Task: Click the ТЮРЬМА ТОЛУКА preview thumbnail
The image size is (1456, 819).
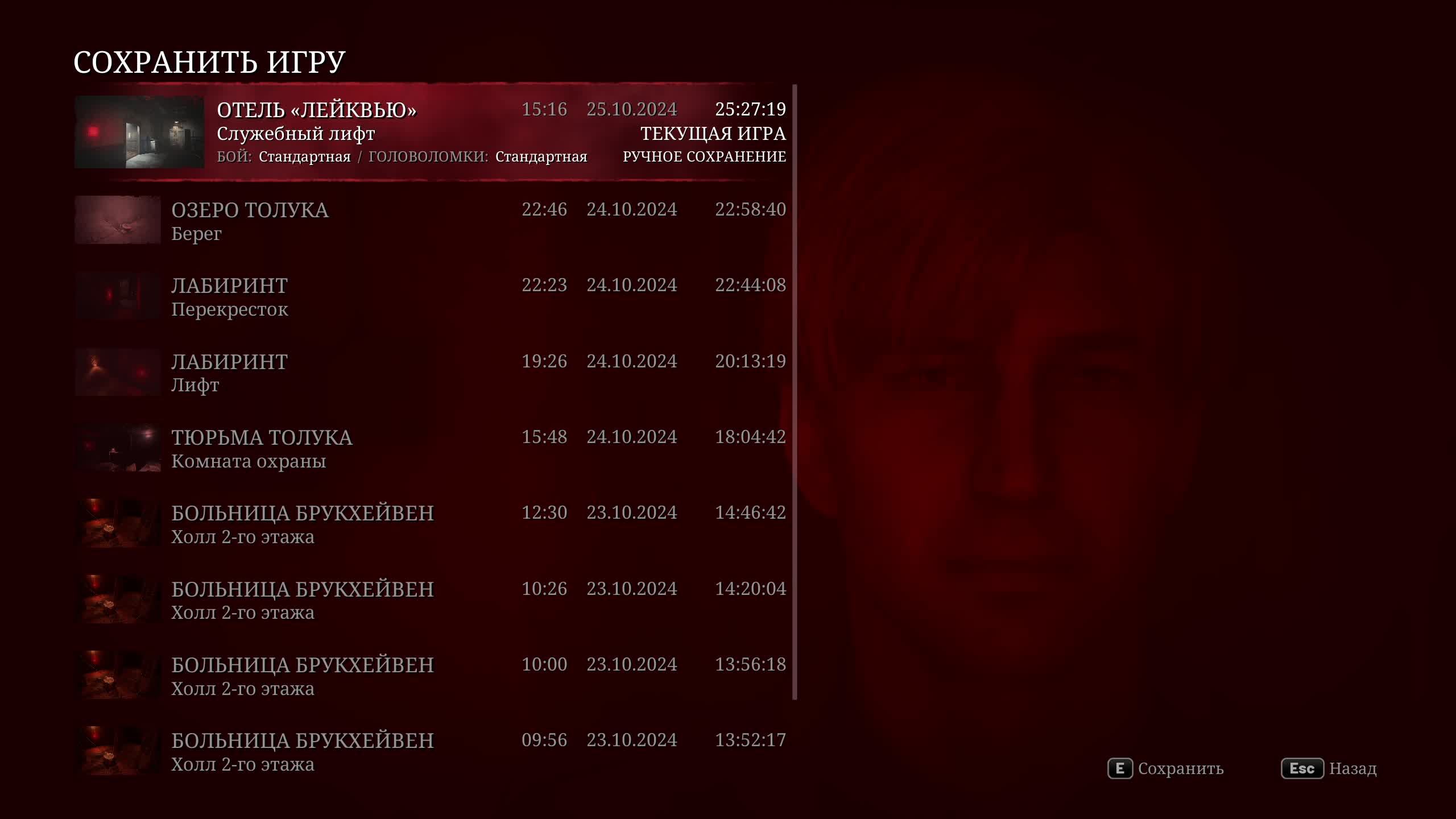Action: tap(117, 448)
